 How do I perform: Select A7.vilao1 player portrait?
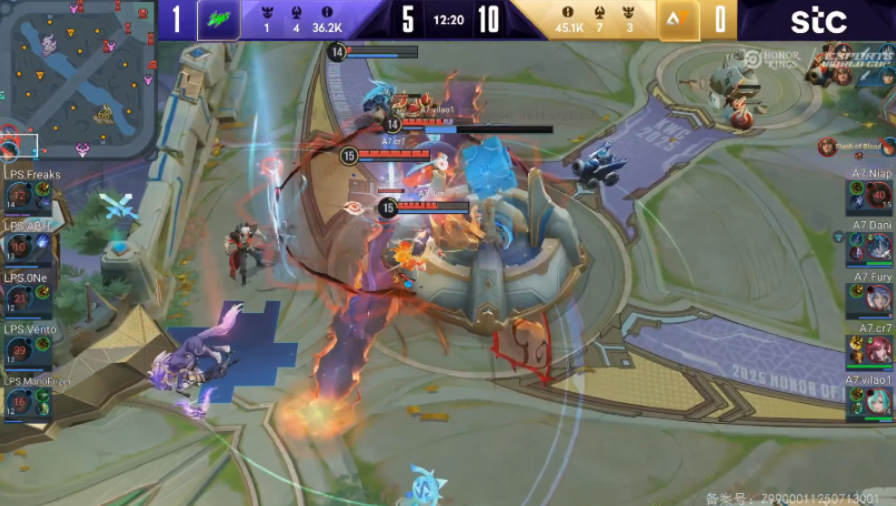878,400
